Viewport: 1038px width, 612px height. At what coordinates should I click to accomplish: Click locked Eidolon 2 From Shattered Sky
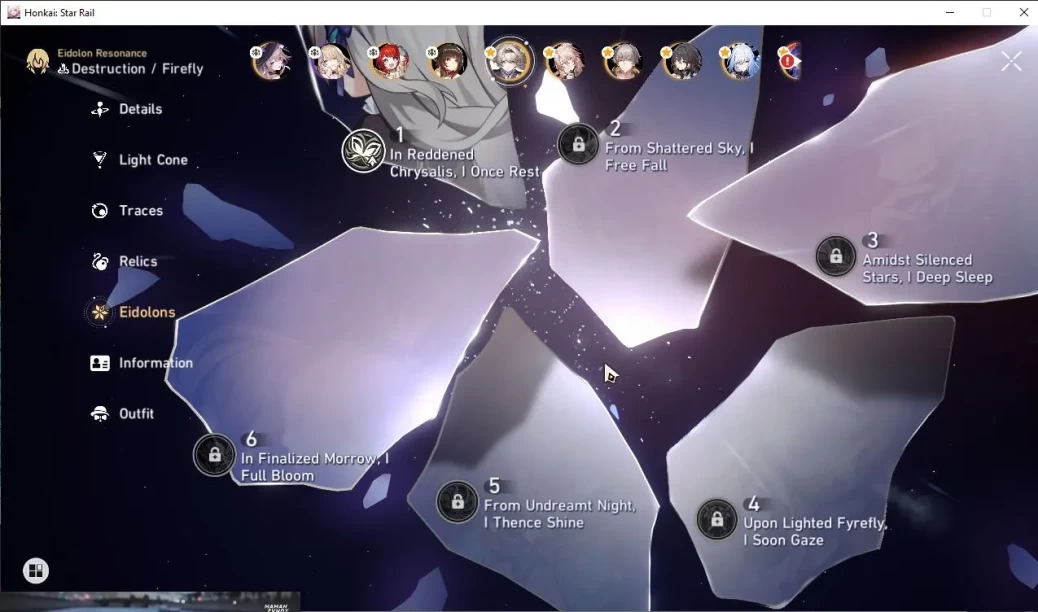click(x=578, y=144)
